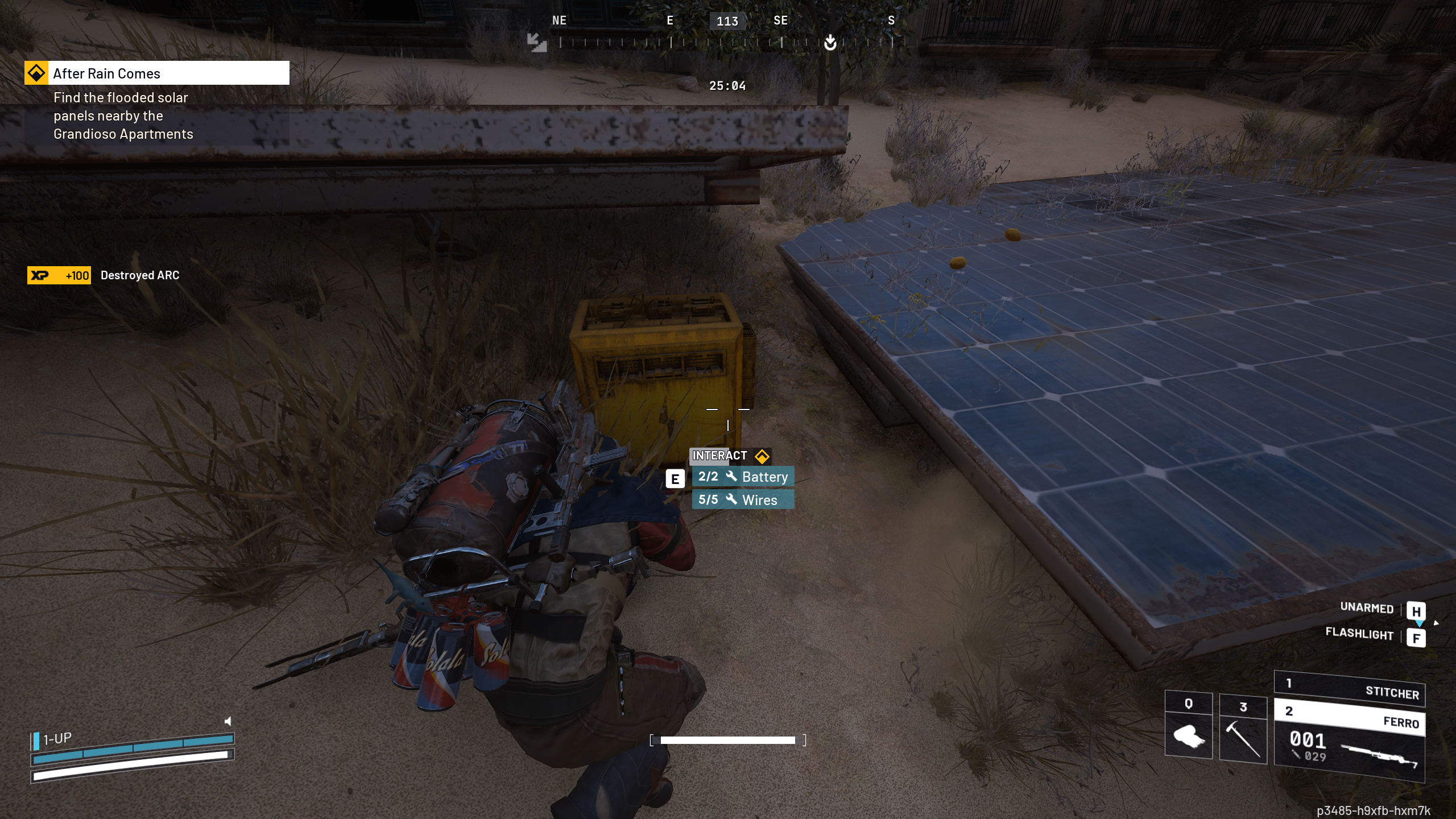Toggle the FLASHLIGHT with the F key prompt

(1417, 638)
